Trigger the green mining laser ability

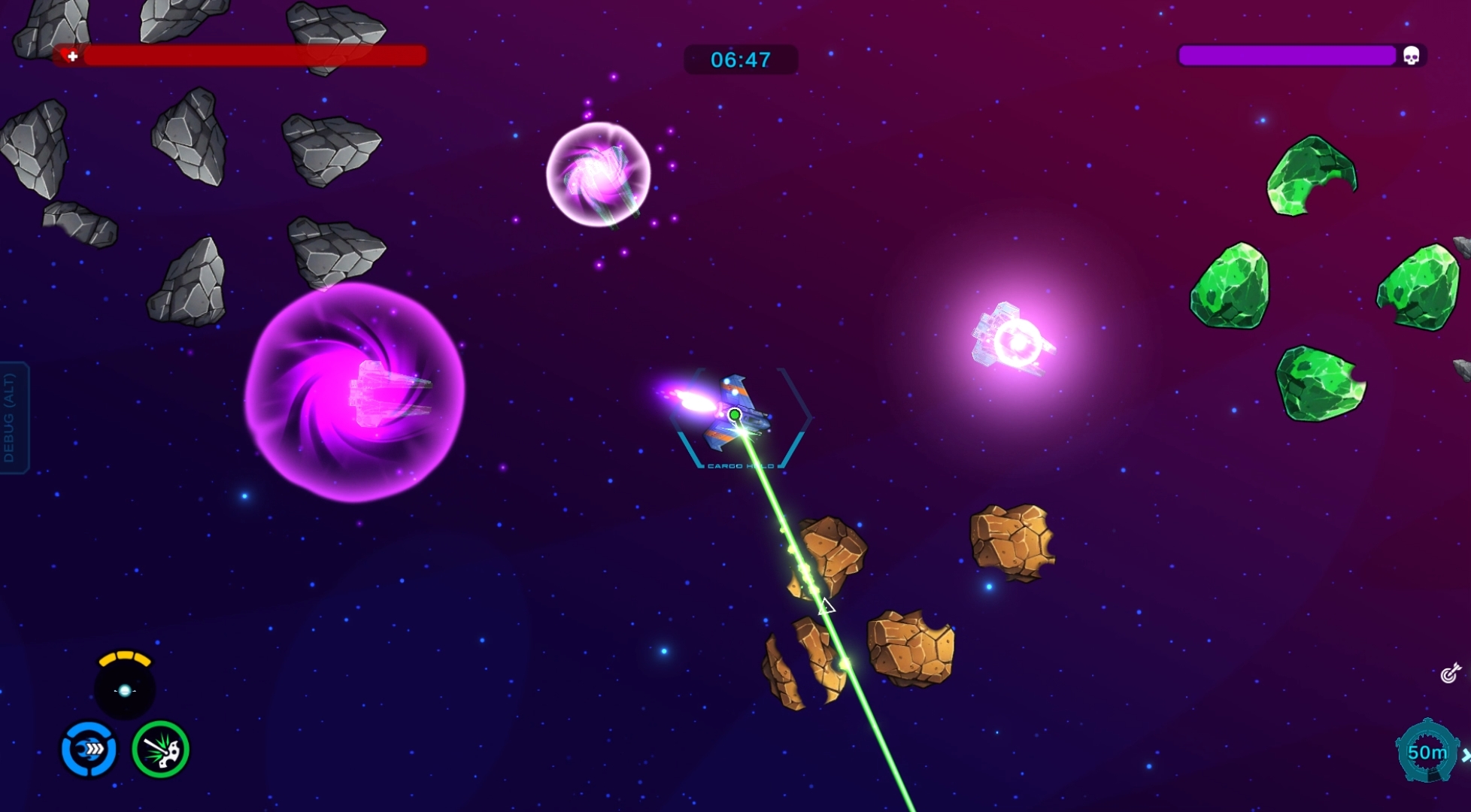tap(160, 749)
